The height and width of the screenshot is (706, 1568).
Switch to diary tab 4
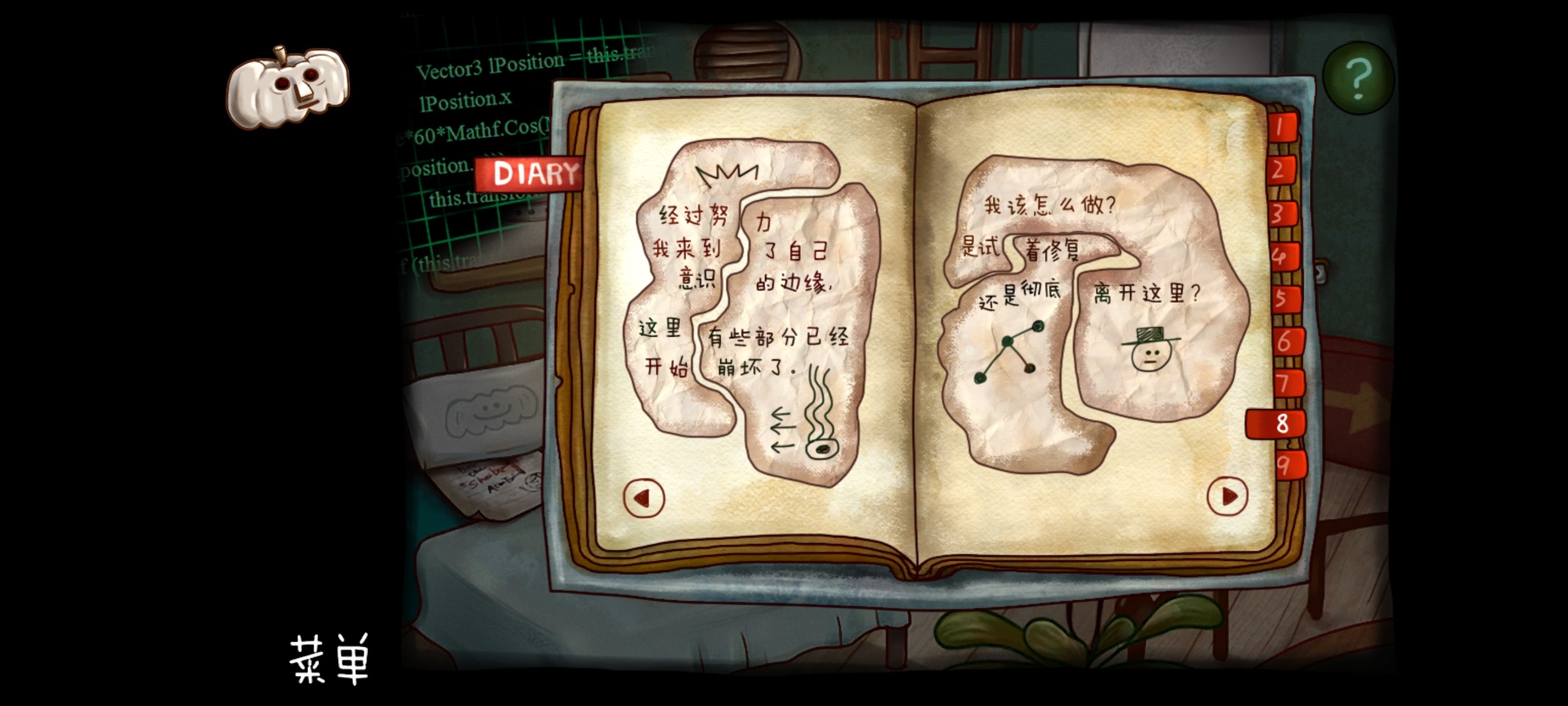point(1282,257)
